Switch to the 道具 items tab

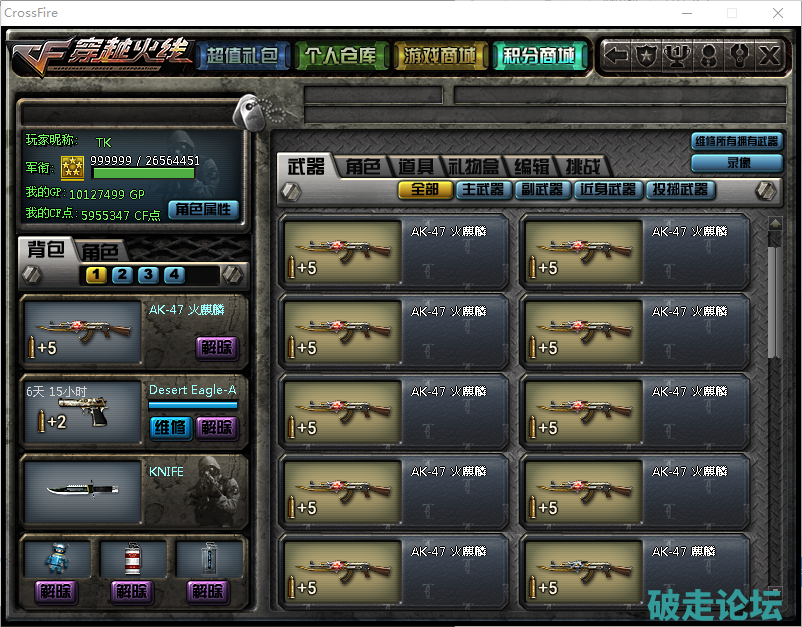[x=415, y=167]
